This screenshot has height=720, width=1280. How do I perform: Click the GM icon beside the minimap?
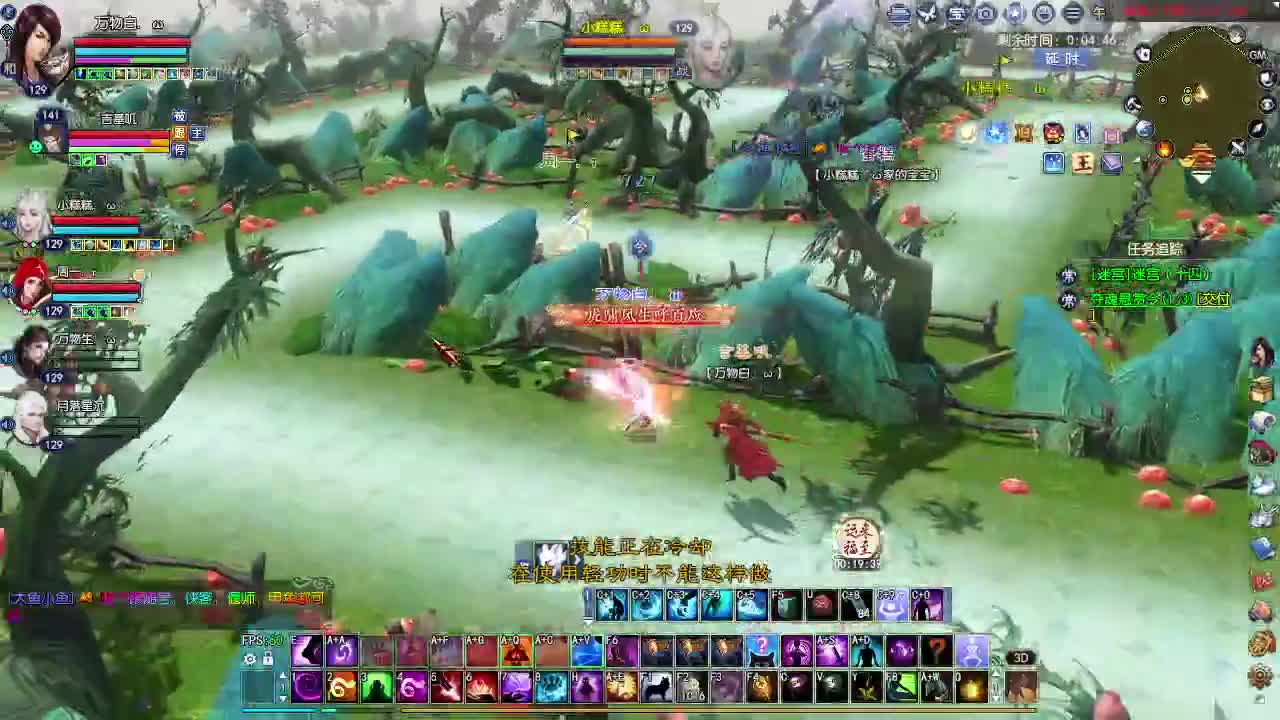[1256, 56]
